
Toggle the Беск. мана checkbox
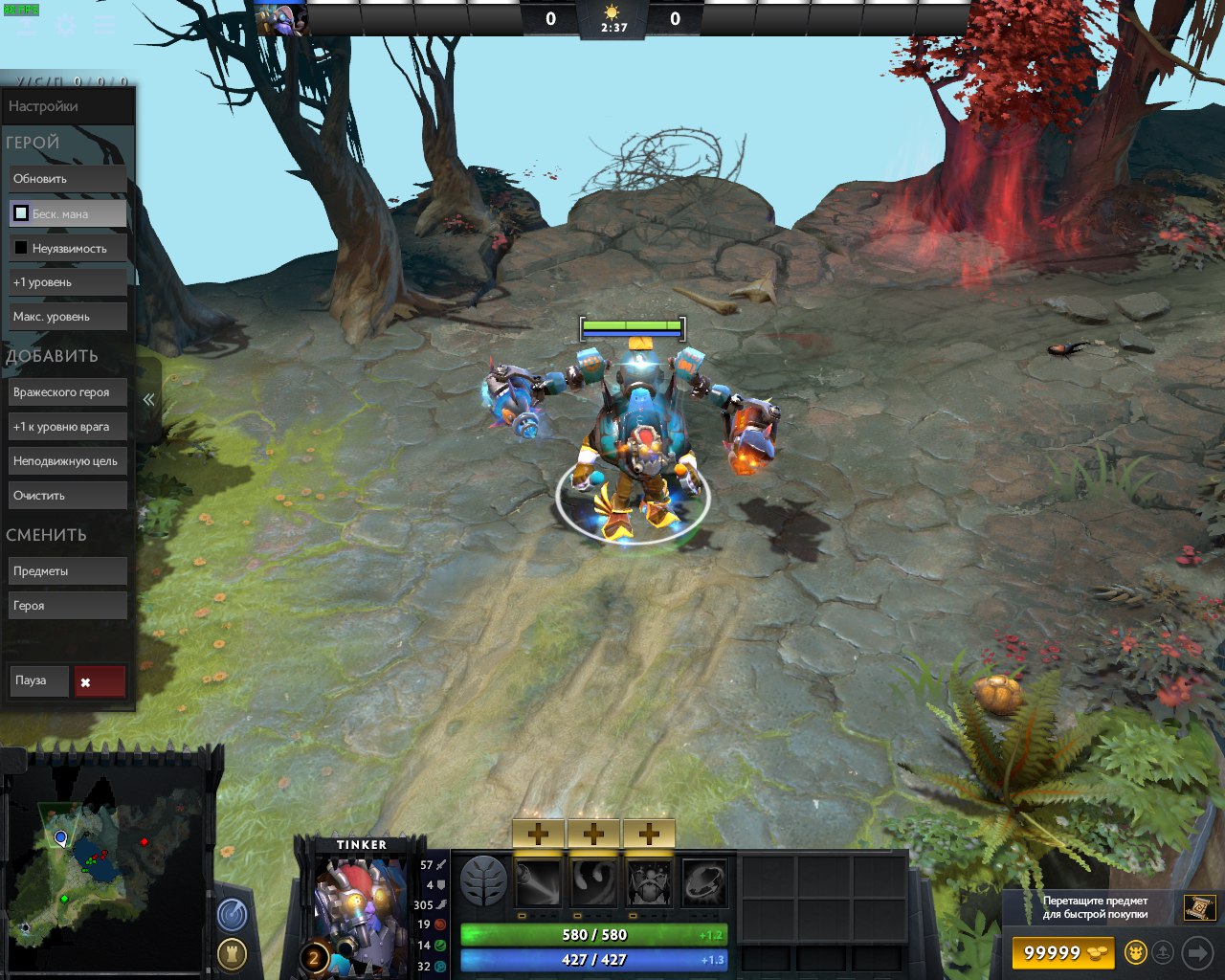click(x=21, y=213)
